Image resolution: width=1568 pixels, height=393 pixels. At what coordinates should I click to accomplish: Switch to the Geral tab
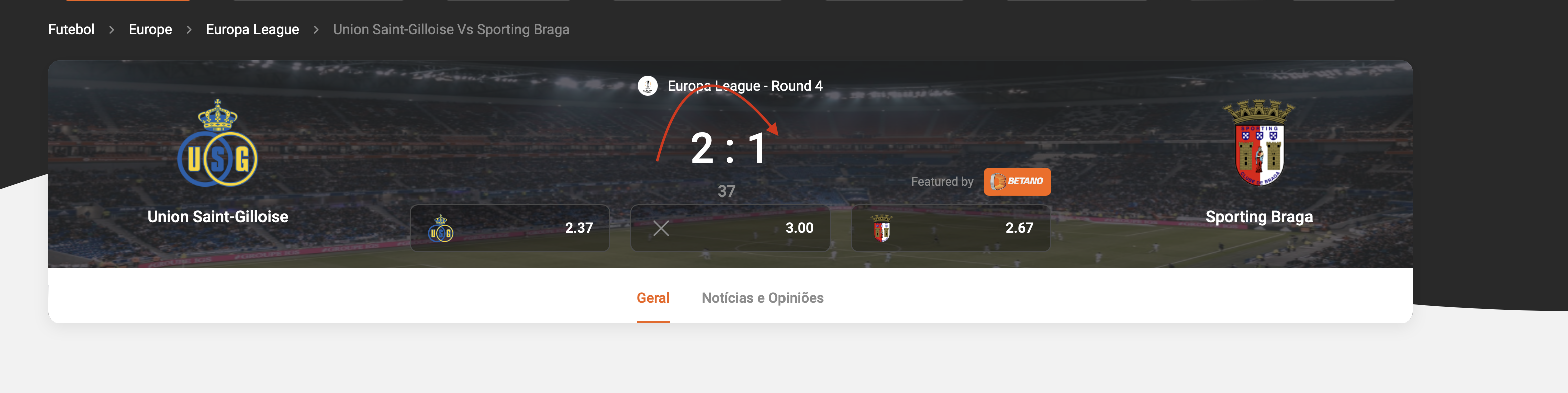pos(653,297)
